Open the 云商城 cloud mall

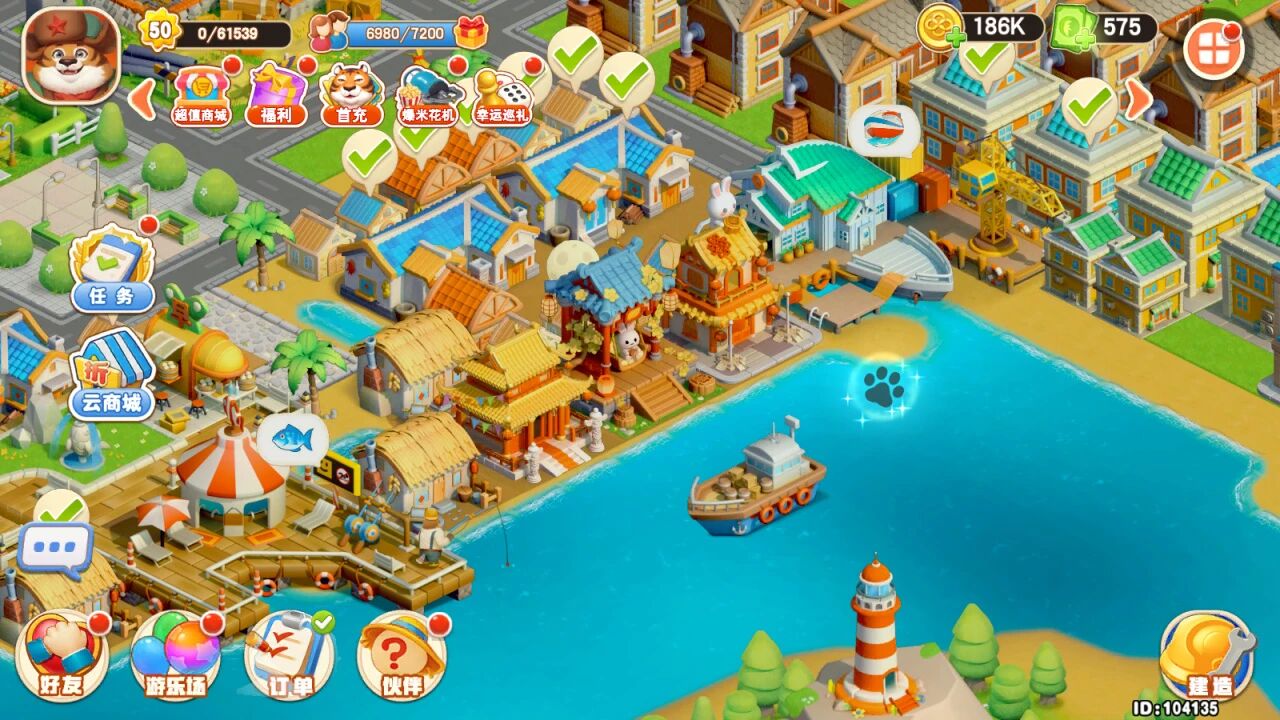(112, 375)
